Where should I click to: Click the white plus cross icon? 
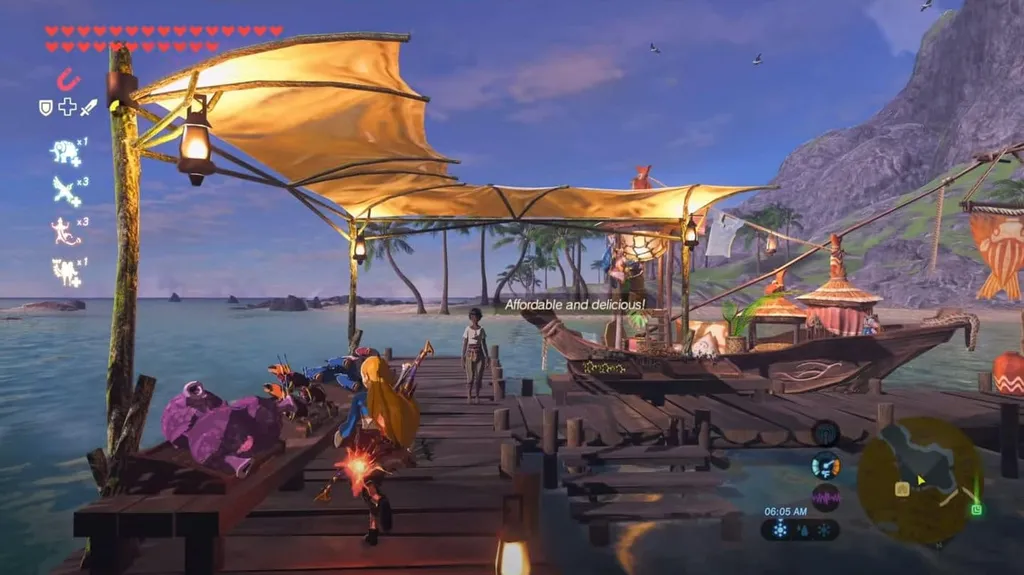click(x=67, y=107)
